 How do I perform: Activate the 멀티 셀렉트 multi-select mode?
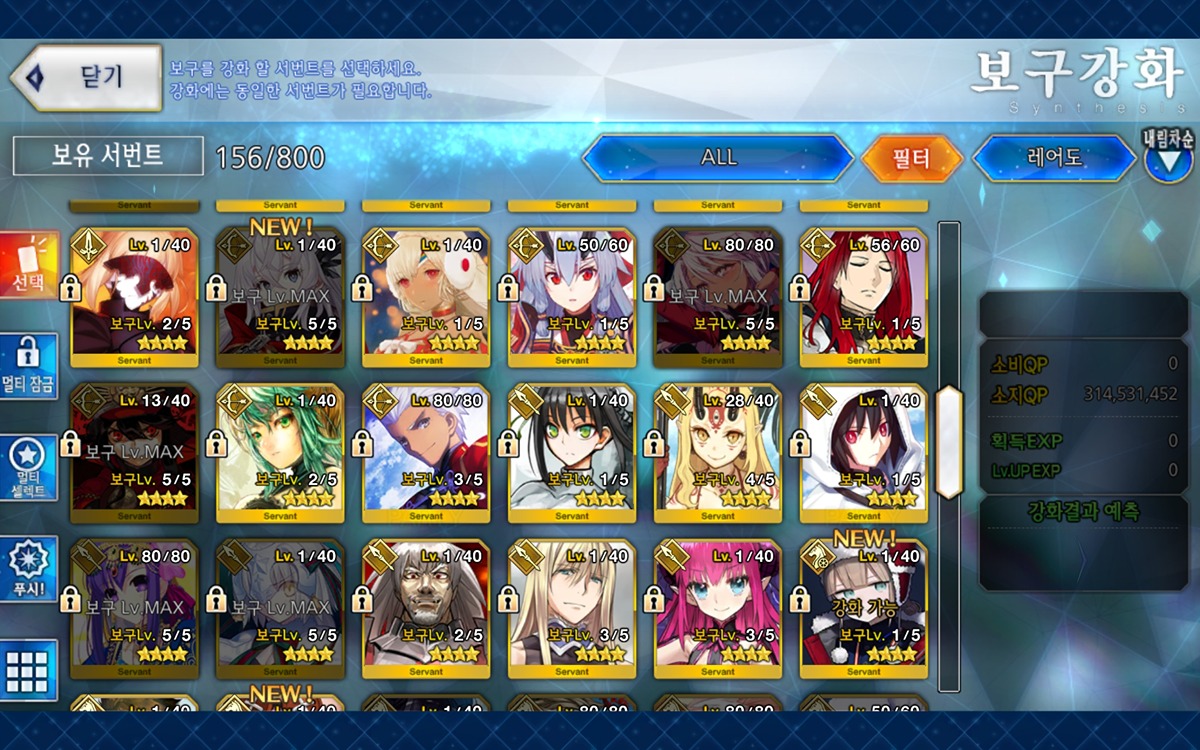click(29, 468)
